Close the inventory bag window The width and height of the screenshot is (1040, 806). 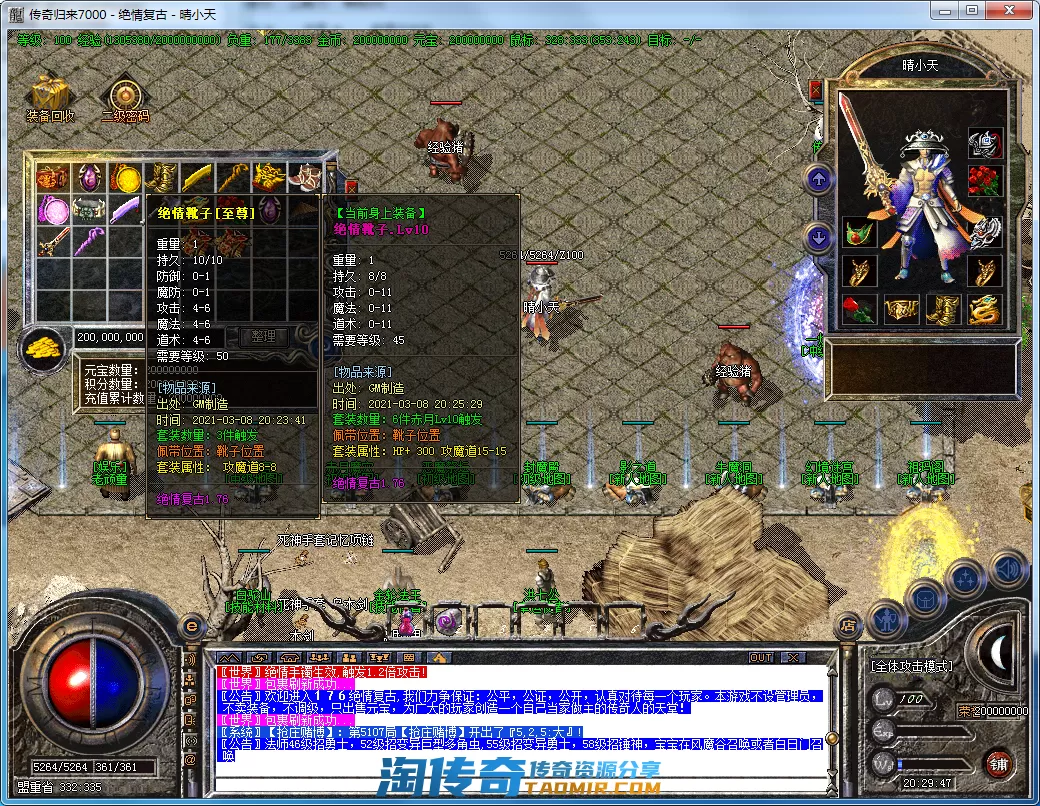coord(351,186)
